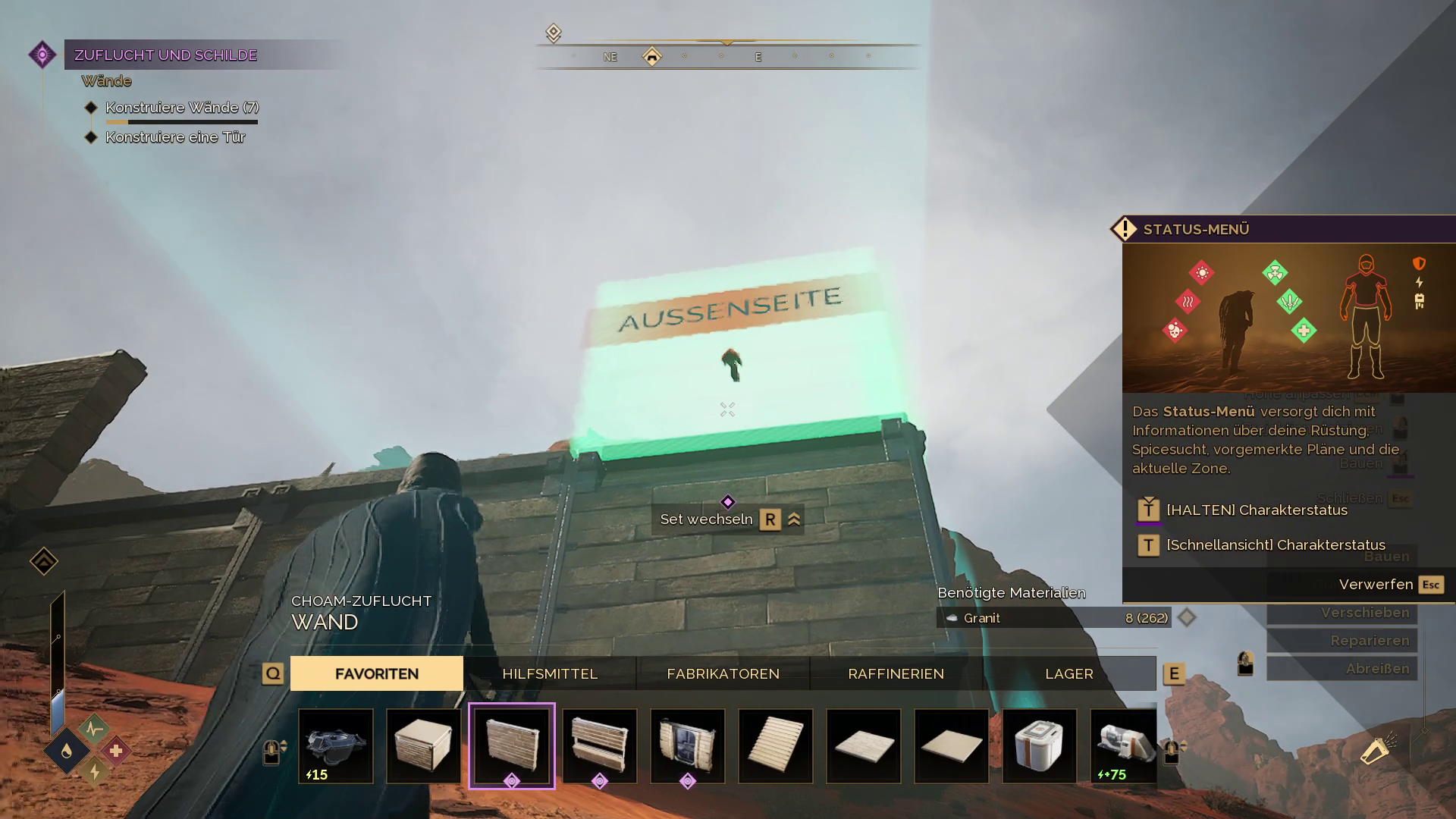
Task: Pick the device slot costing 15 power
Action: point(336,745)
